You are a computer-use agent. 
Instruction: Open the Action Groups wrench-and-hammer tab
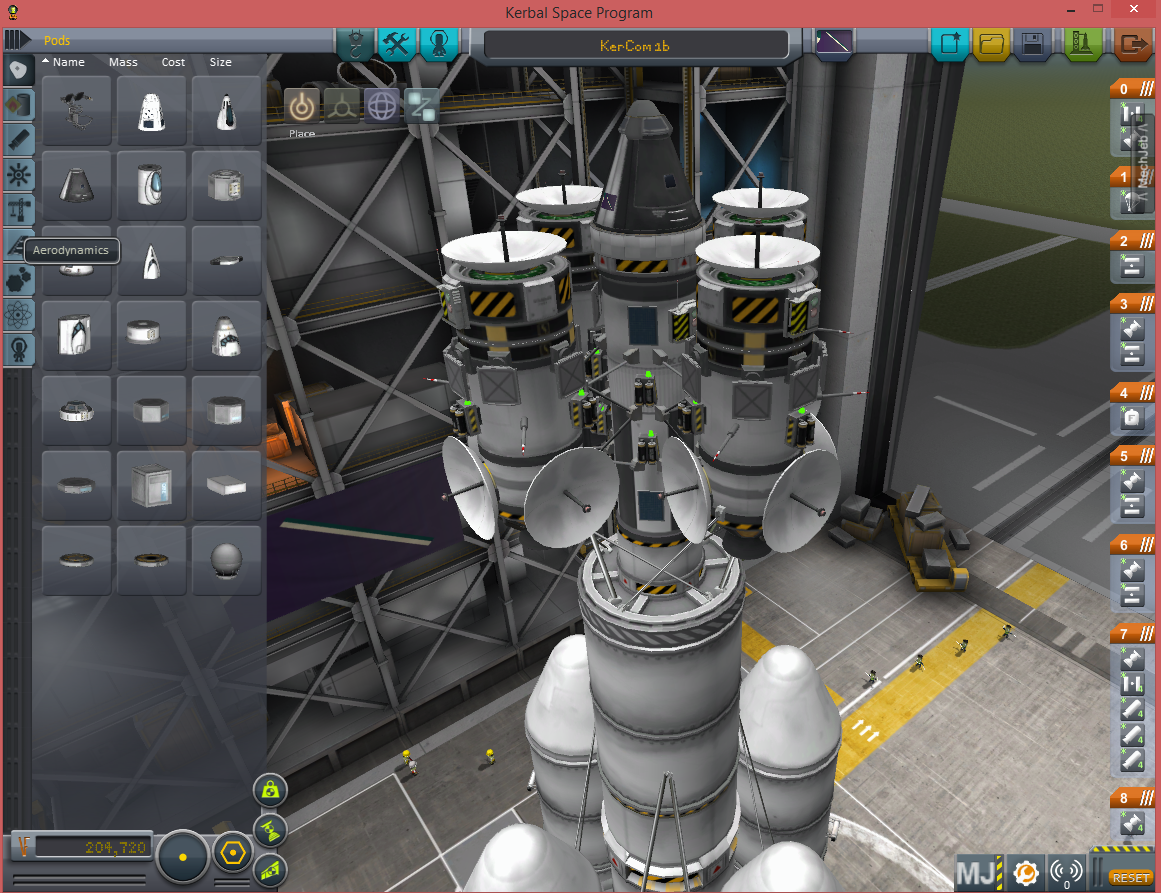(x=397, y=44)
